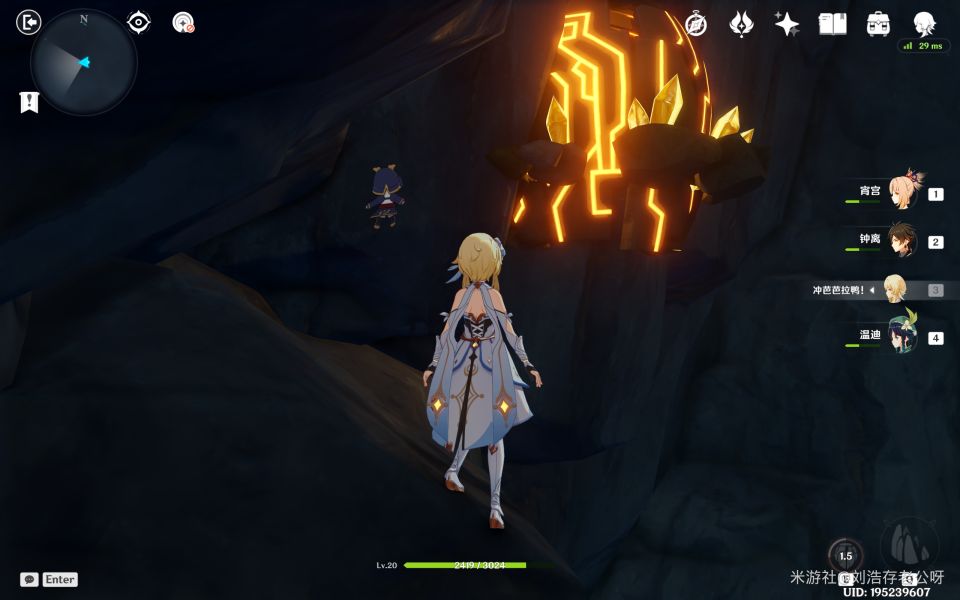
Task: Open the backpack inventory
Action: point(878,24)
